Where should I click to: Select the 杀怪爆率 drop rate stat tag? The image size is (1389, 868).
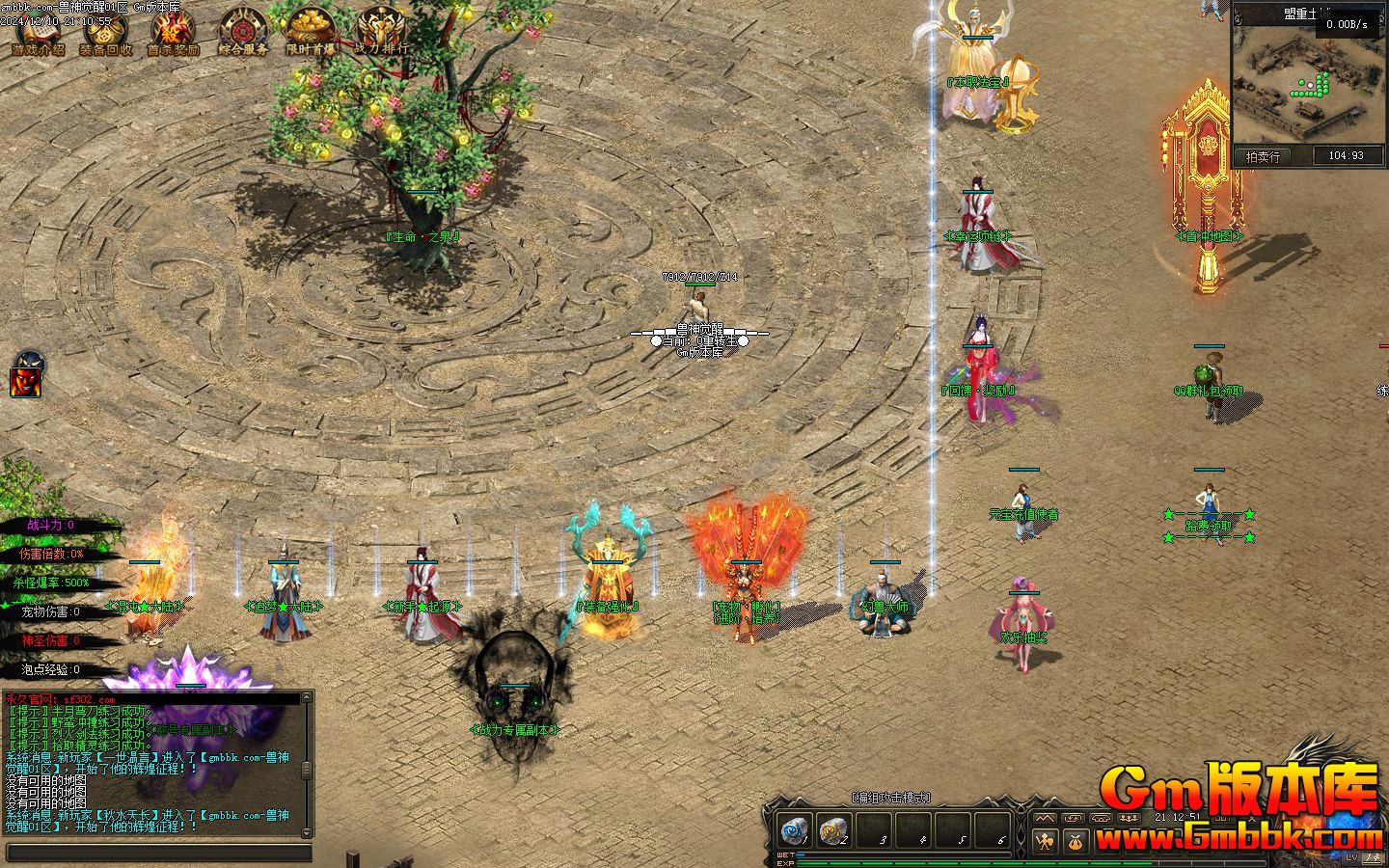point(53,583)
